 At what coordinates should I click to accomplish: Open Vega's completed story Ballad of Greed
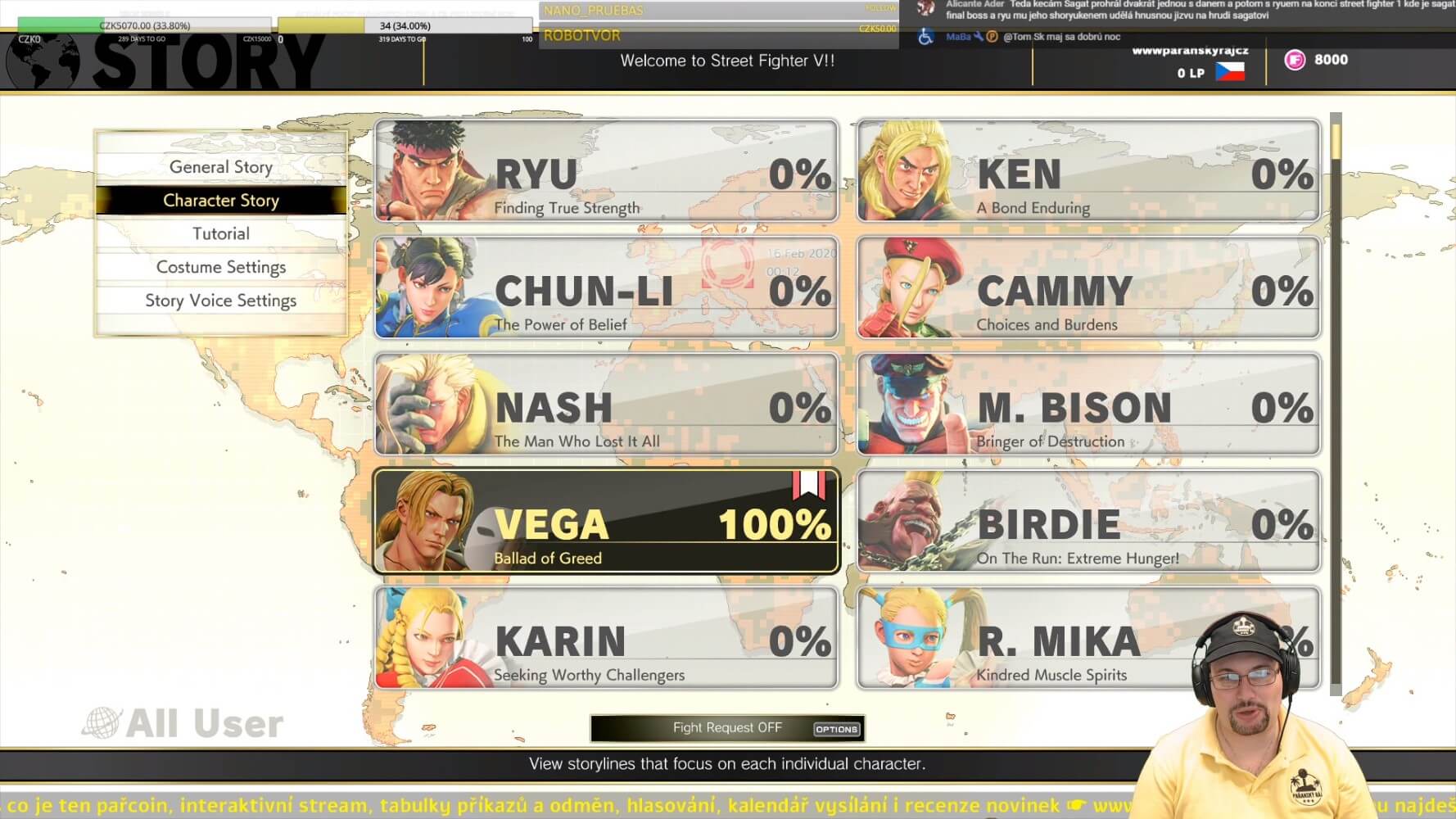click(x=607, y=523)
